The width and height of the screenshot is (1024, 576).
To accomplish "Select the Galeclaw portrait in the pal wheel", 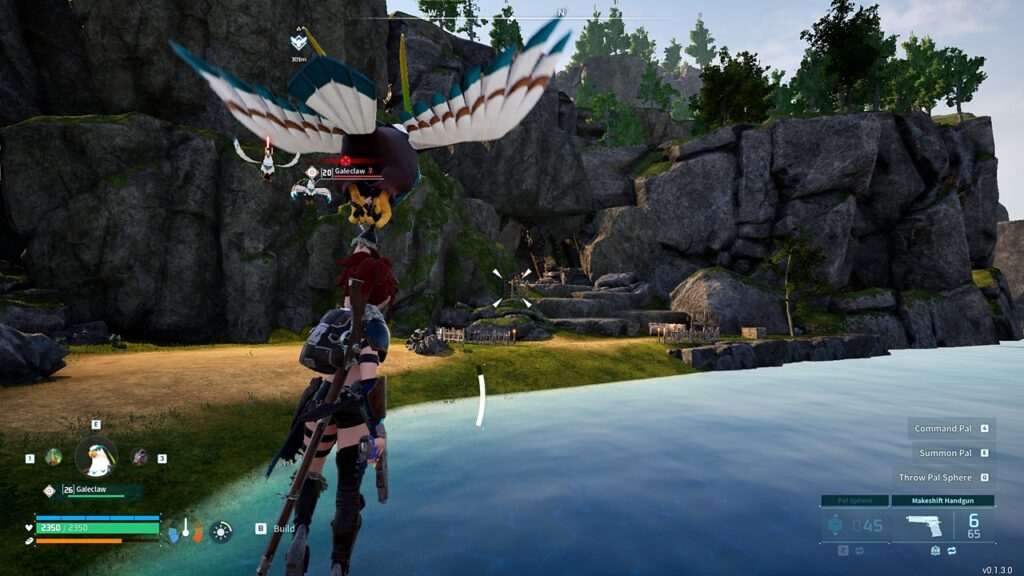I will [96, 458].
